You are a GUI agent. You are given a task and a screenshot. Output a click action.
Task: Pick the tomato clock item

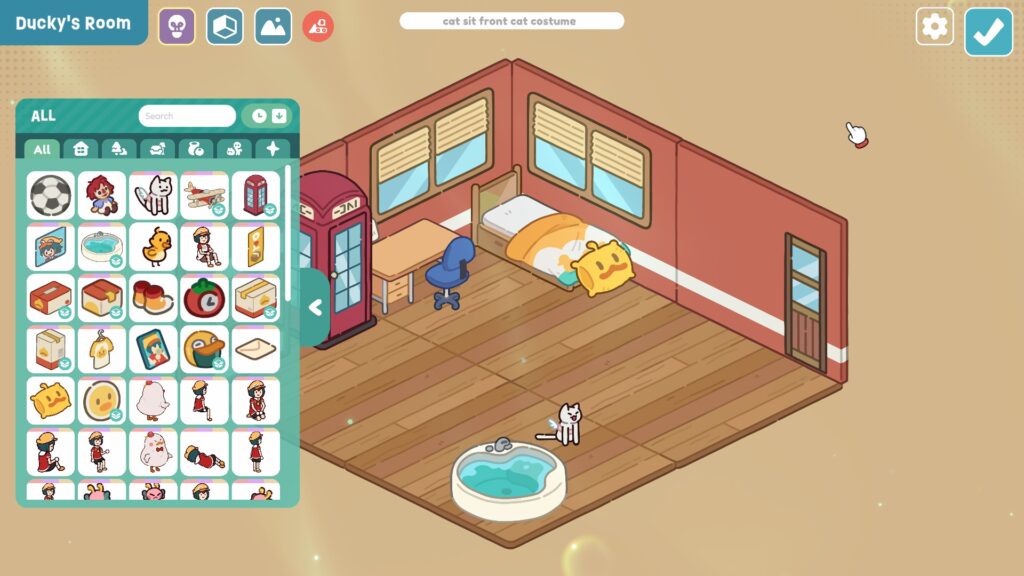coord(205,298)
